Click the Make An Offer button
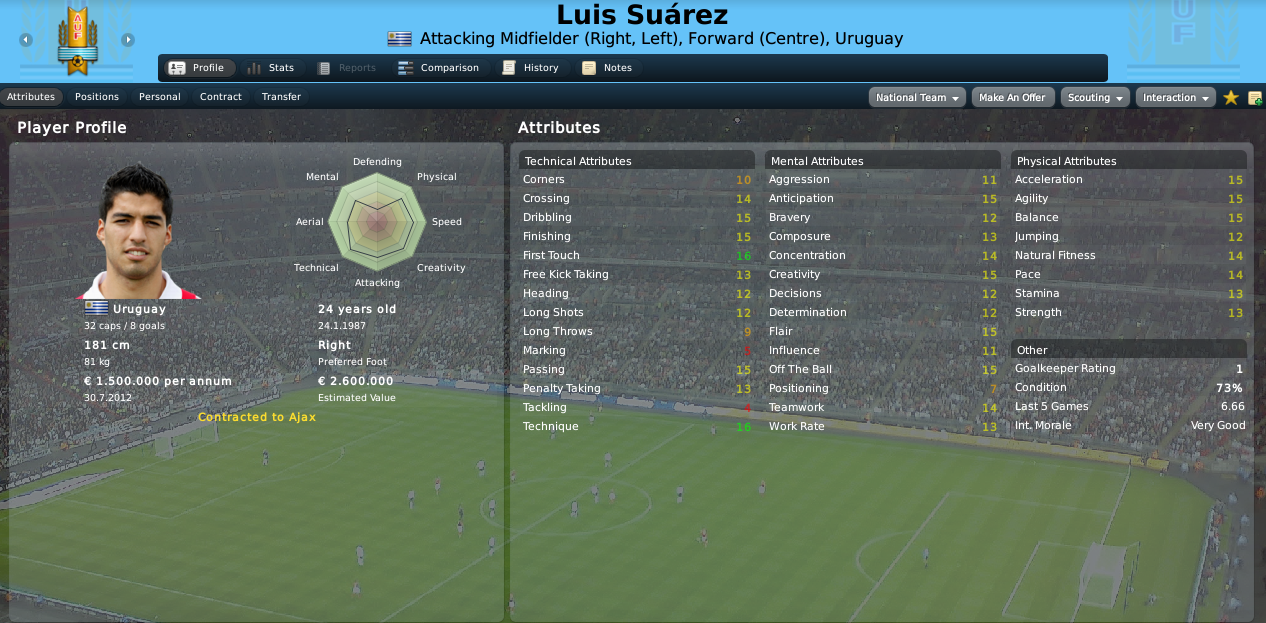The image size is (1266, 623). click(x=1012, y=98)
